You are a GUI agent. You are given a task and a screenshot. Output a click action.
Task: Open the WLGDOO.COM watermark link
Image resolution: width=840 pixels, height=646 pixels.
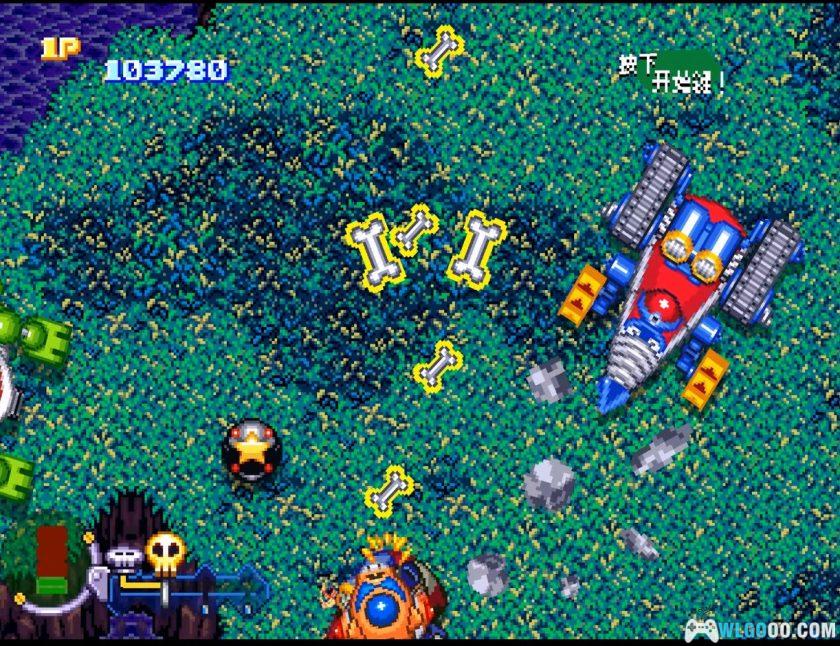pyautogui.click(x=760, y=629)
